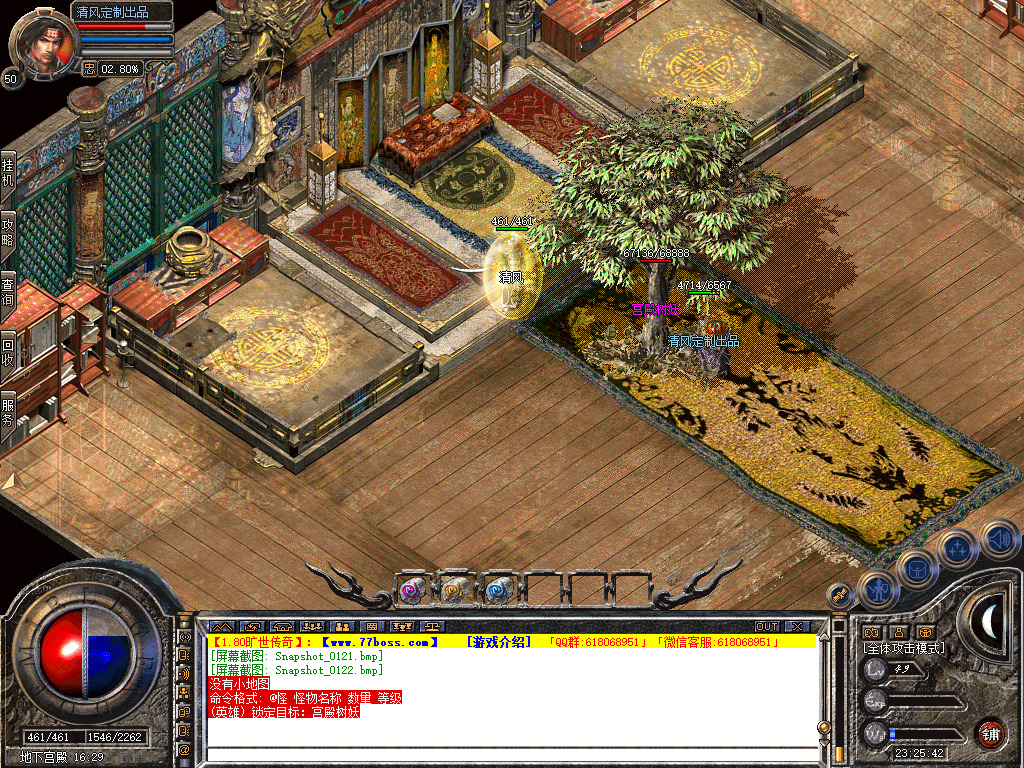The image size is (1024, 768).
Task: Open the bag inventory round button
Action: [916, 568]
